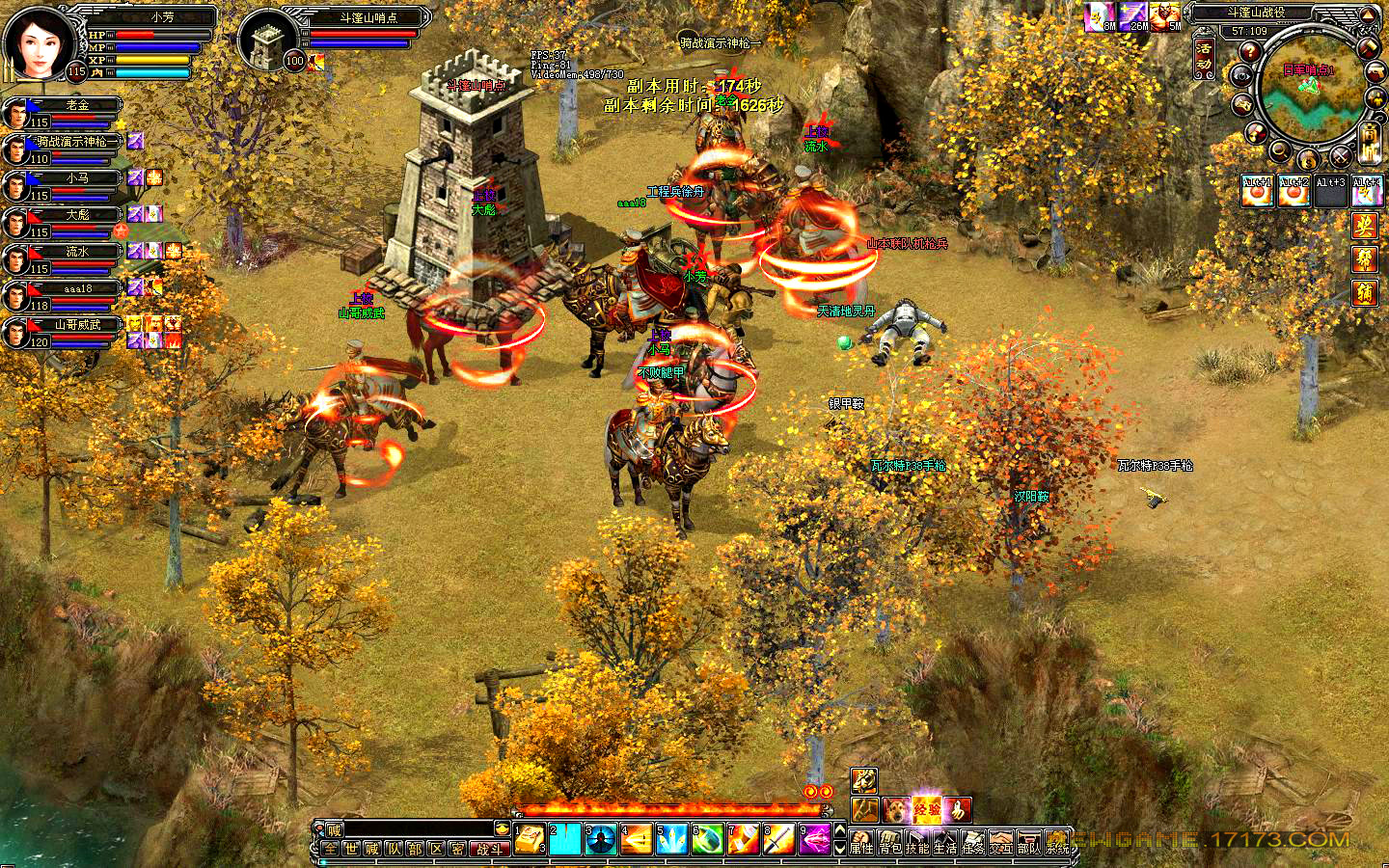The height and width of the screenshot is (868, 1389).
Task: Select party member 山哥威武
Action: tap(77, 325)
